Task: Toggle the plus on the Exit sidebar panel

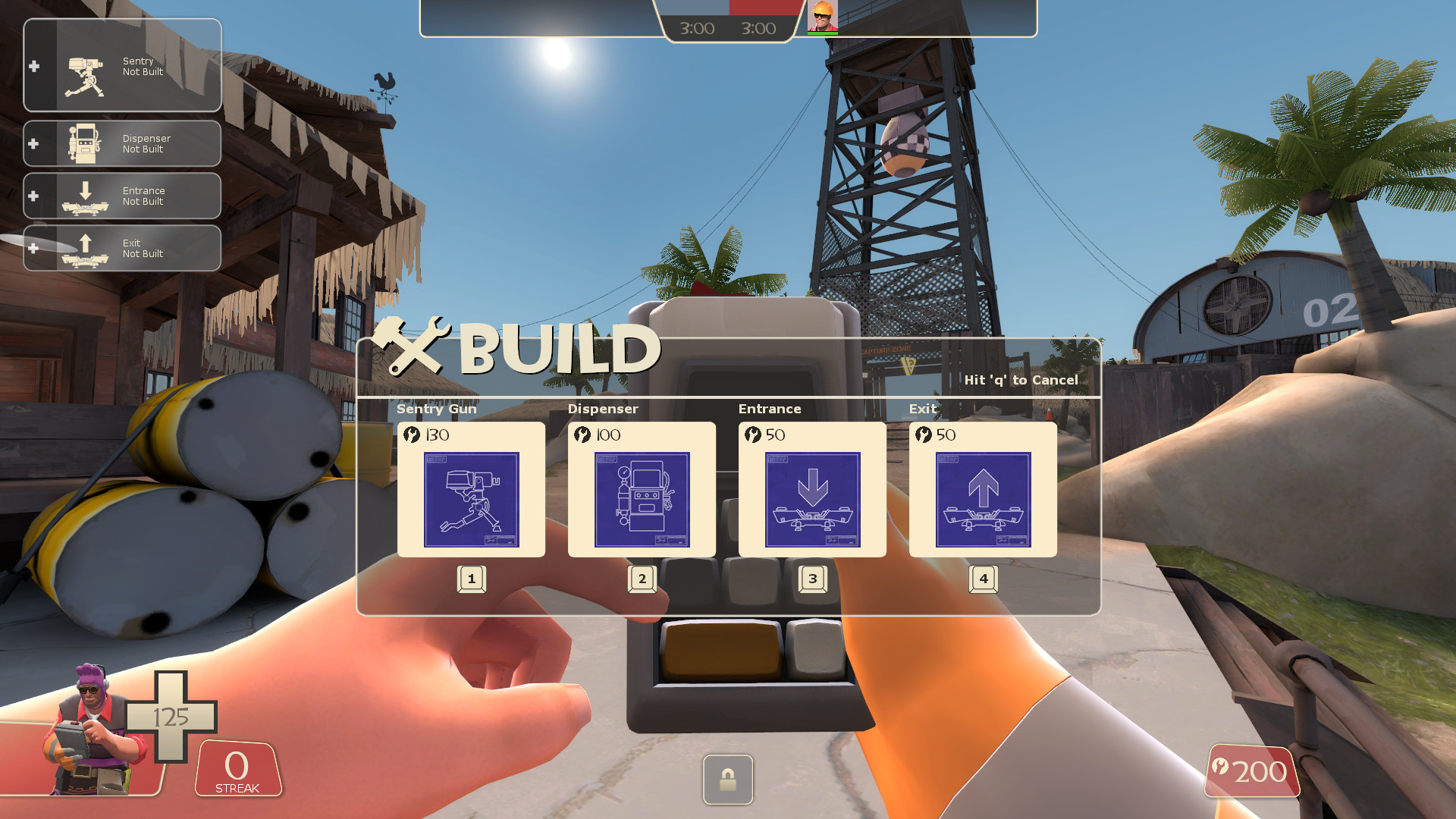Action: coord(33,247)
